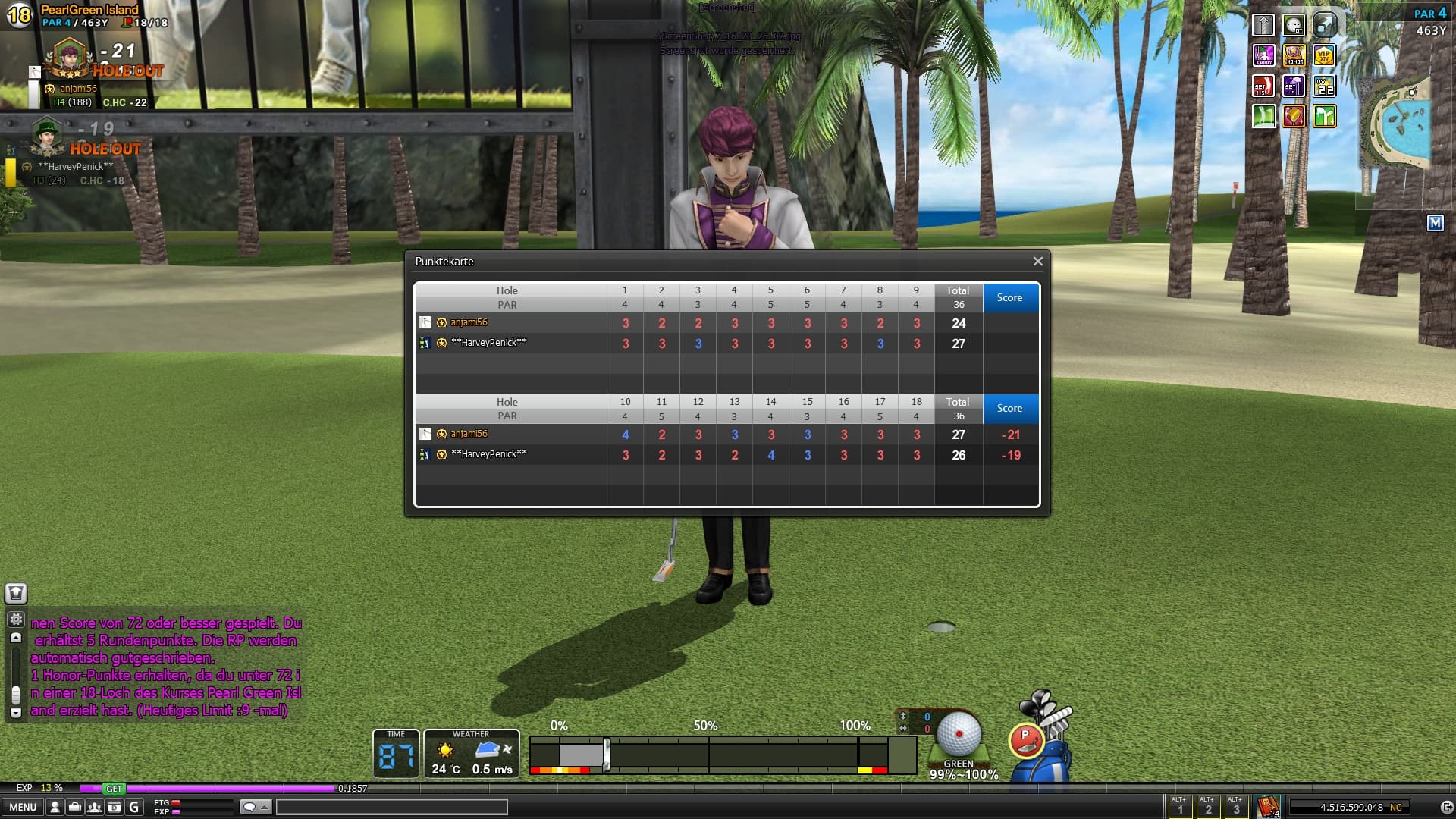The height and width of the screenshot is (819, 1456).
Task: Open the MENU button
Action: coord(23,807)
